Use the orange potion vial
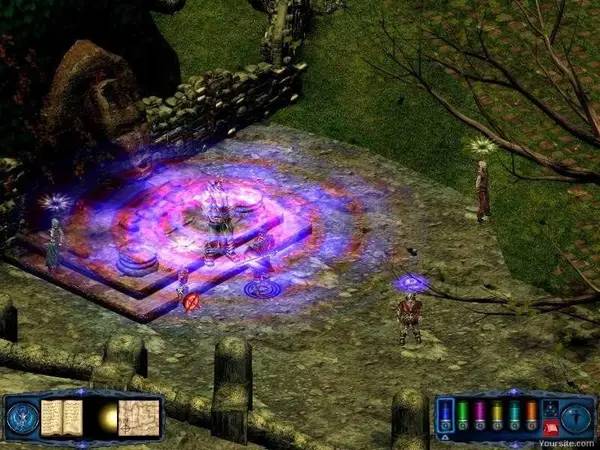This screenshot has height=450, width=600. pos(531,411)
